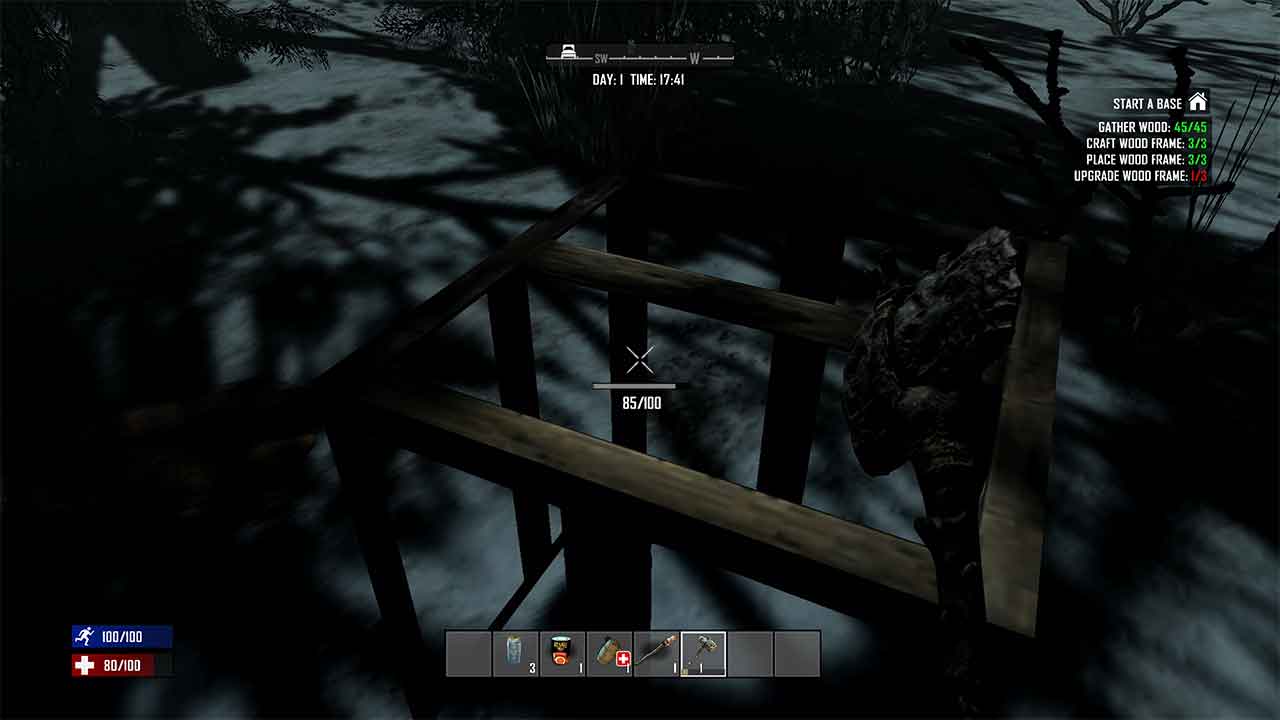Viewport: 1280px width, 720px height.
Task: Click the SW marker on the compass
Action: (600, 58)
